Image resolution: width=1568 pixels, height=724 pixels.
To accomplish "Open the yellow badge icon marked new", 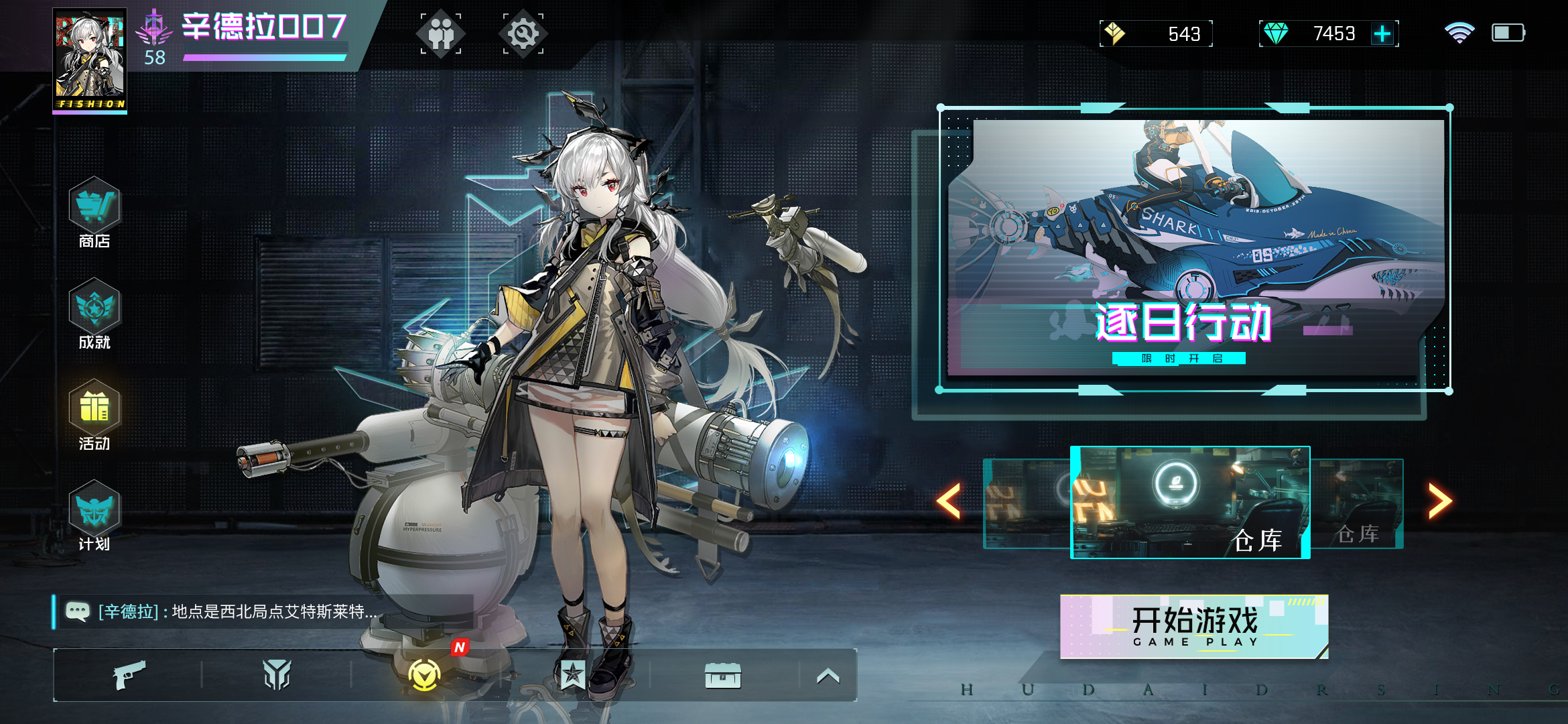I will pos(425,675).
